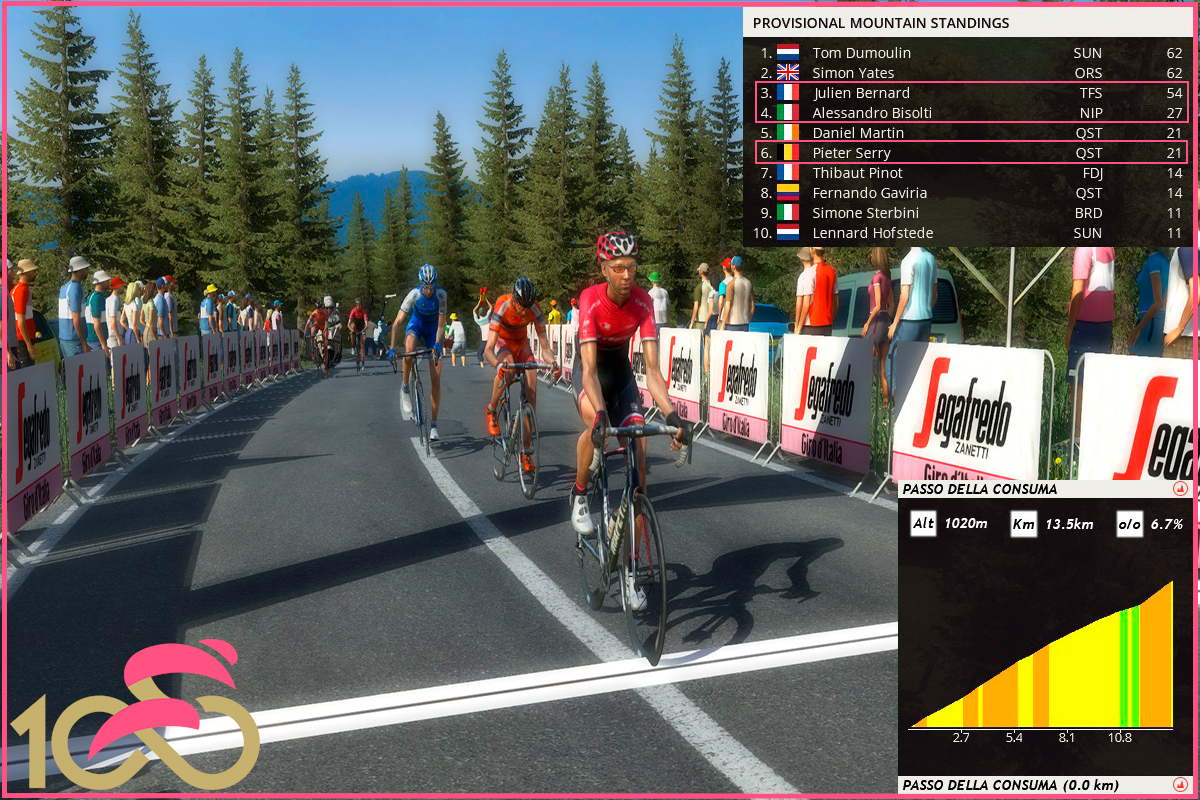Click the profile icon beside the top Passo della Consuma title
This screenshot has width=1200, height=800.
click(x=1180, y=490)
